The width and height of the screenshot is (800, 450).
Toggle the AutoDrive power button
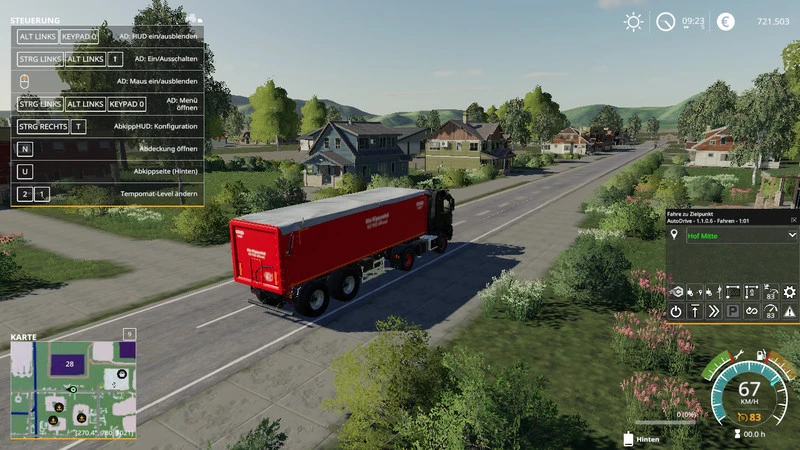point(676,311)
